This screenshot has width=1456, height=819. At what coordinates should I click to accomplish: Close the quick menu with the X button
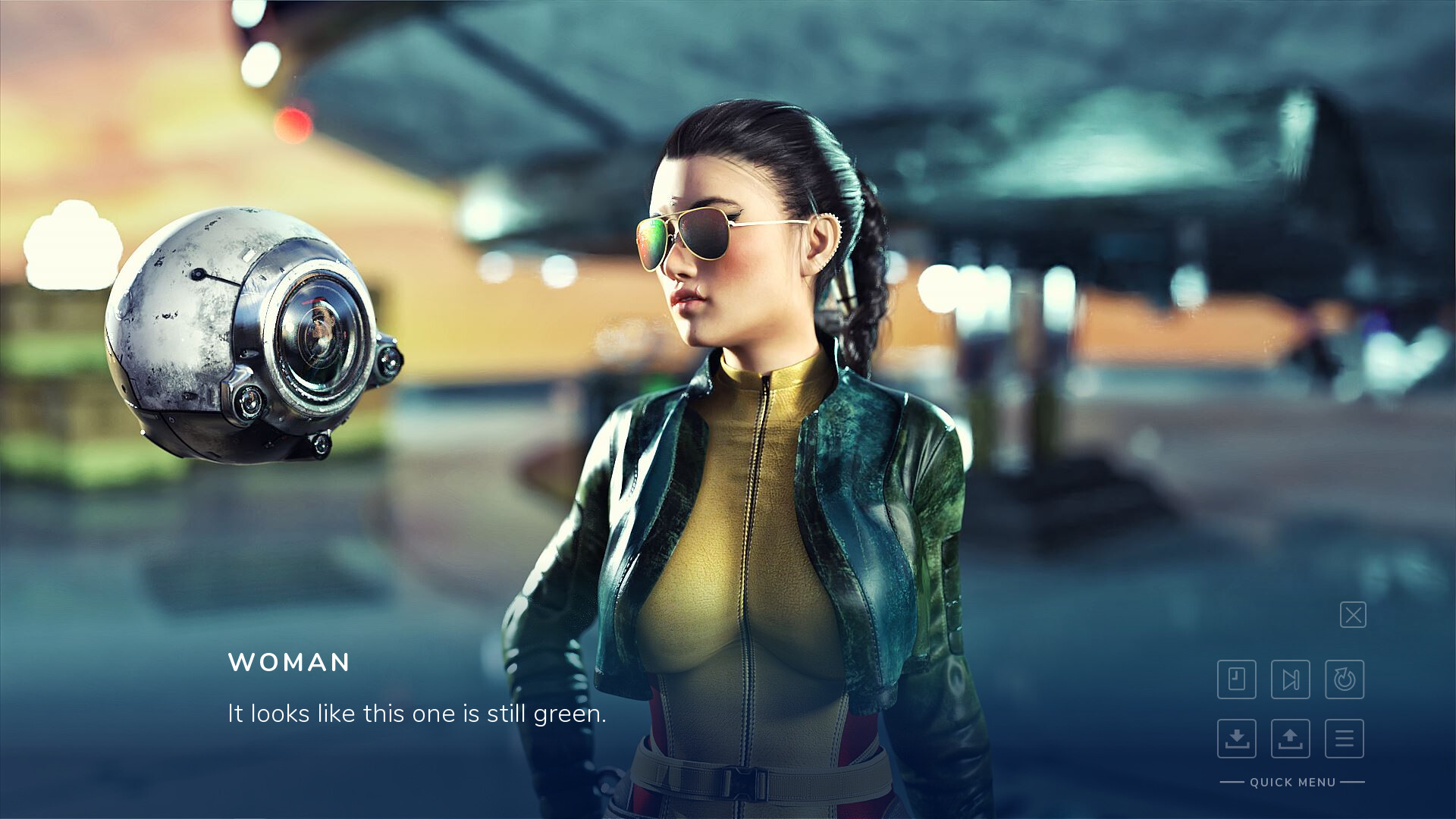(1353, 615)
